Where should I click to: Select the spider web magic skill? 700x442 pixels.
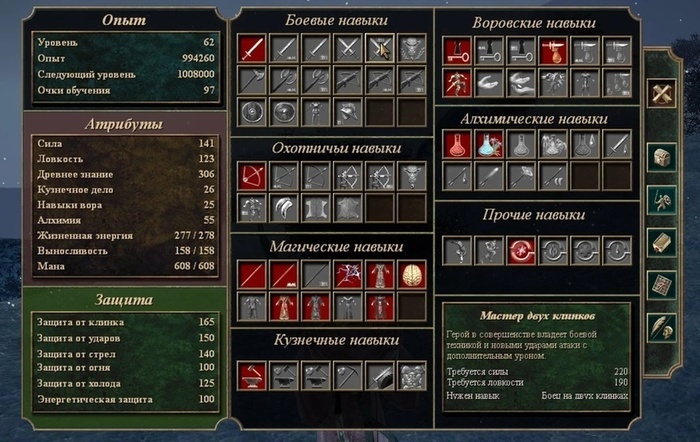(347, 275)
